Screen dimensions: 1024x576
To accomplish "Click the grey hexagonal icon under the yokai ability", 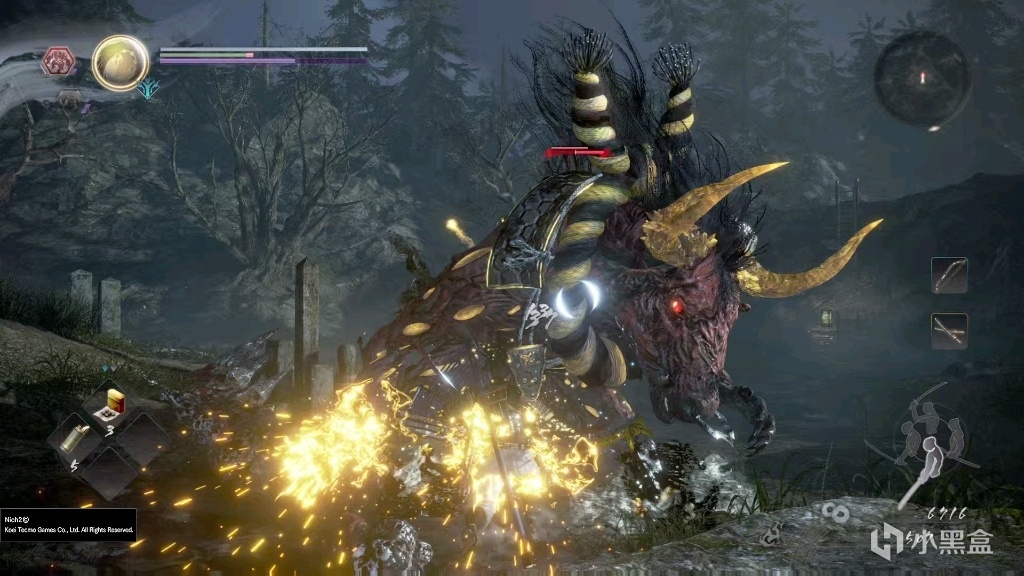I will (69, 98).
